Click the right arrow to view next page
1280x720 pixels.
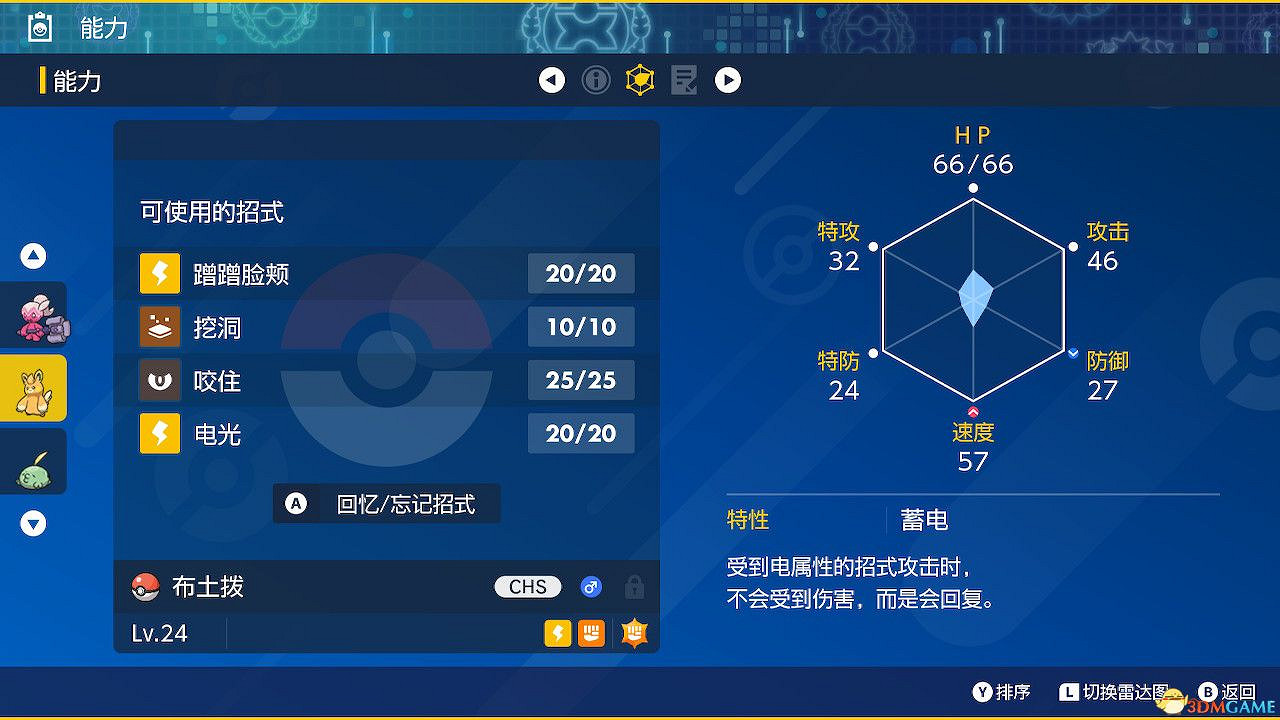tap(728, 80)
